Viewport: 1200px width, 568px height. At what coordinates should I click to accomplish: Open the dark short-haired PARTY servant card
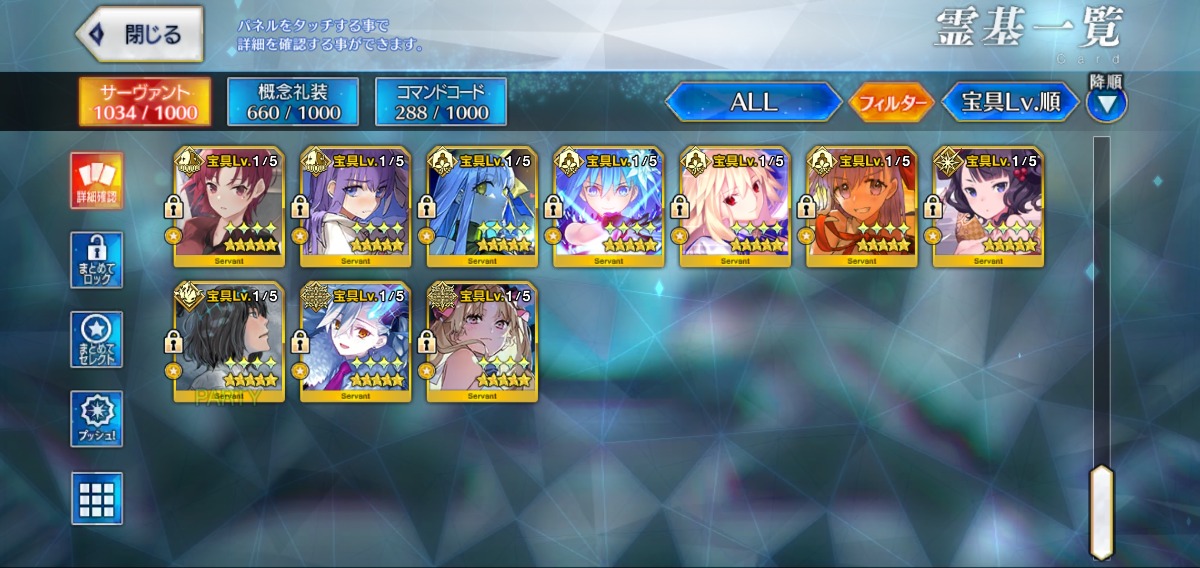pyautogui.click(x=229, y=342)
